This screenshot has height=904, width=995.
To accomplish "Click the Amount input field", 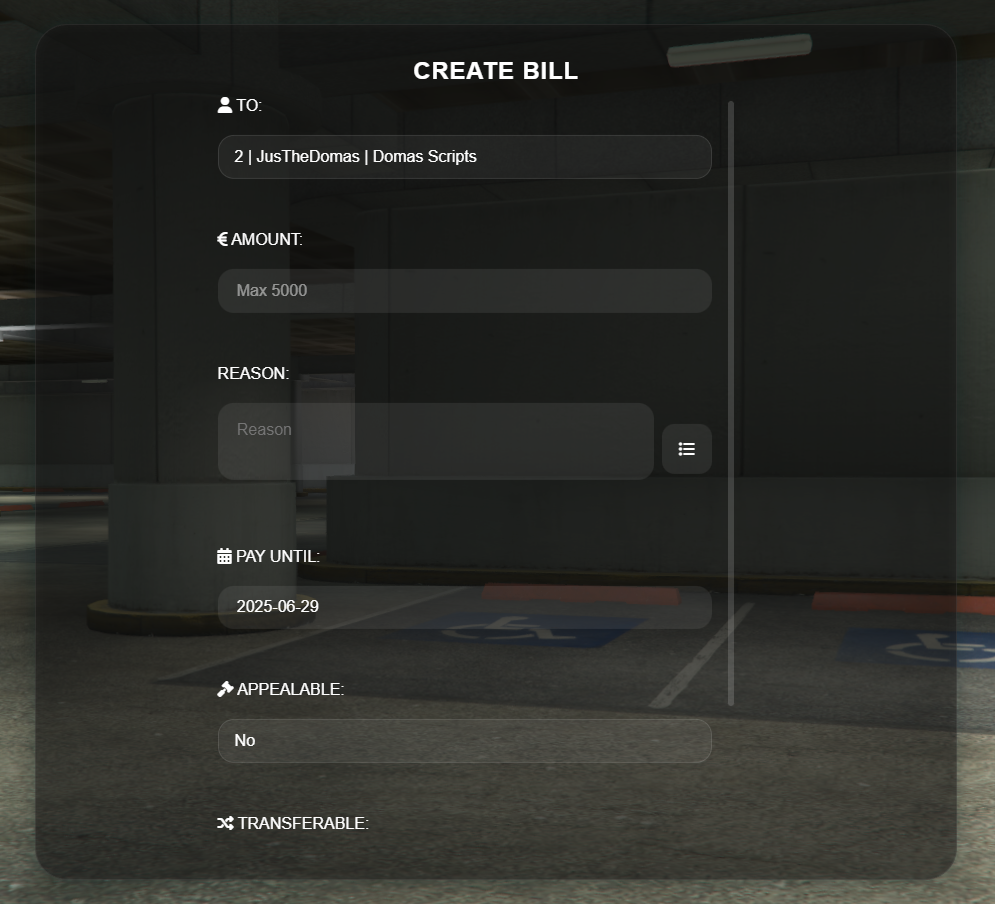I will point(464,291).
